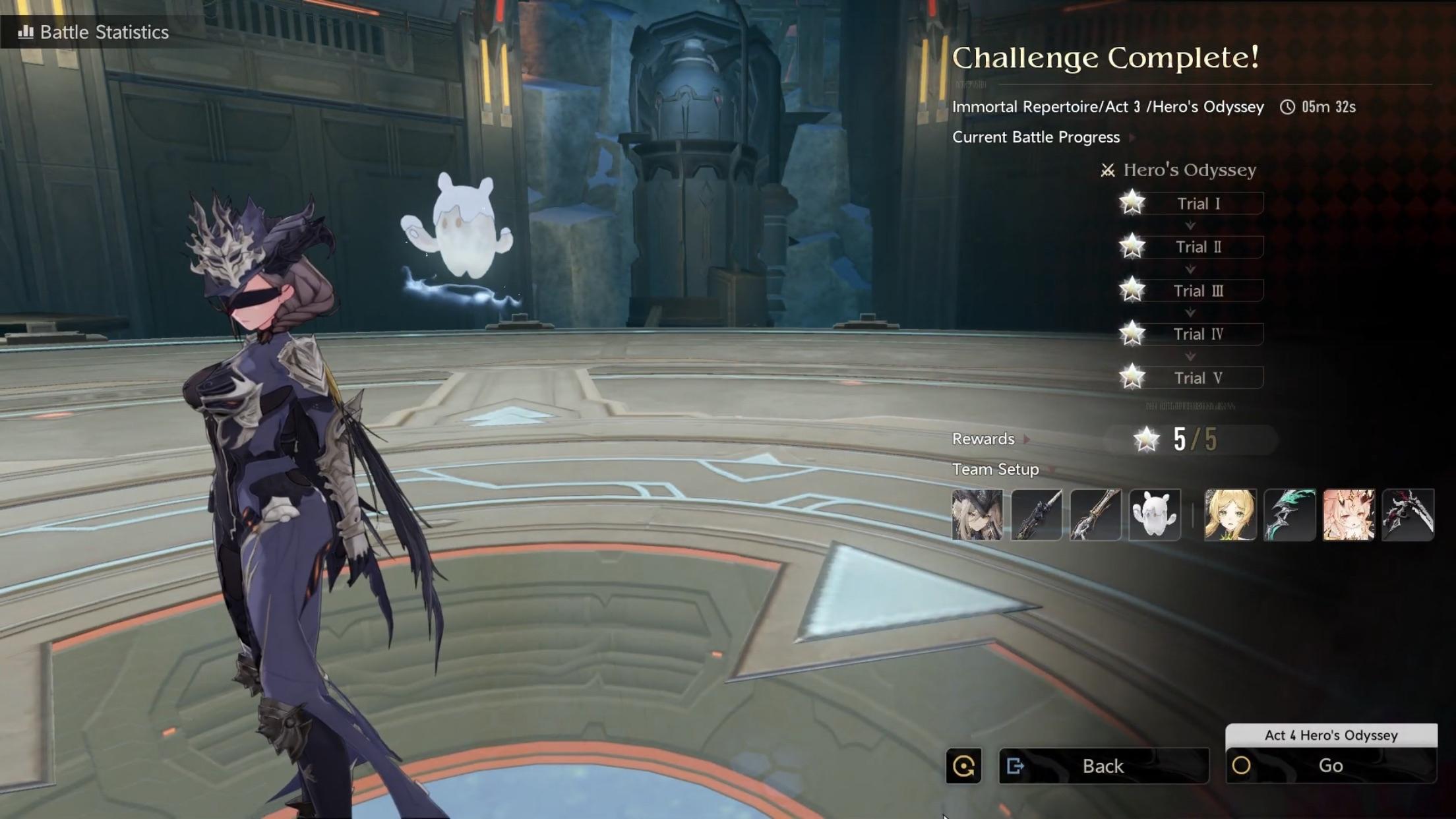This screenshot has width=1456, height=819.
Task: Select the teal scythe weapon icon
Action: 1289,515
